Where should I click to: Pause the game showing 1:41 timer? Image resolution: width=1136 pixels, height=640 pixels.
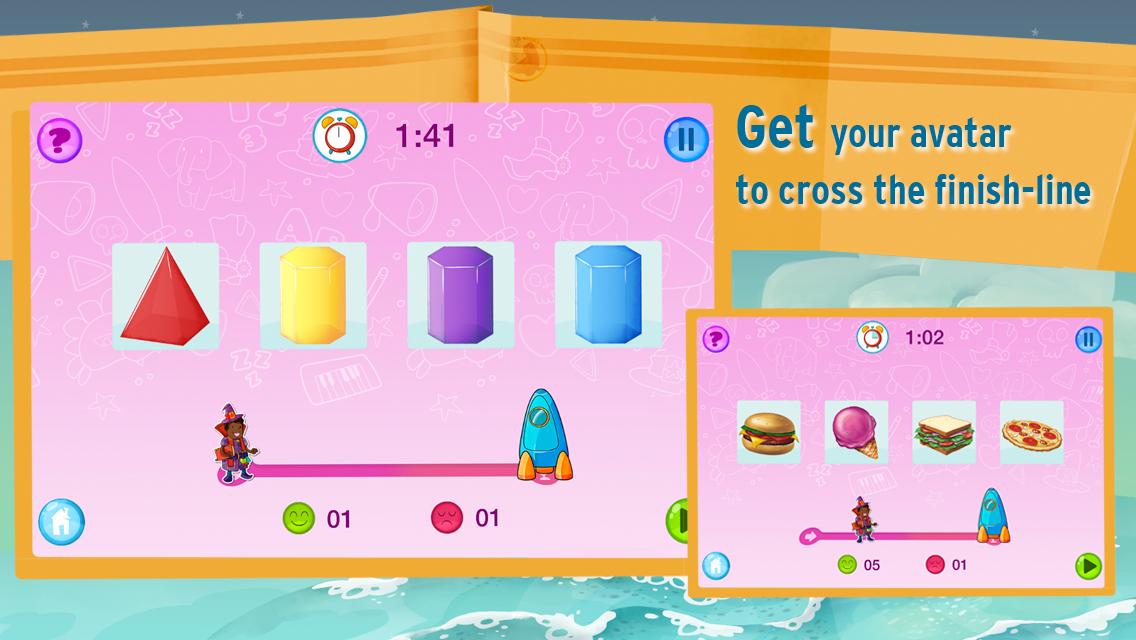coord(686,140)
